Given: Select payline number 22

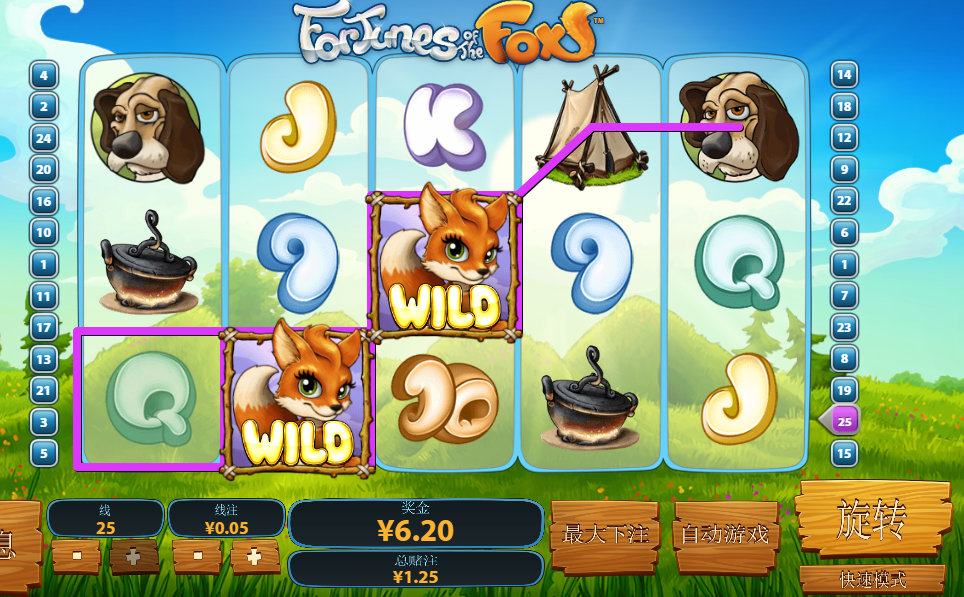Looking at the screenshot, I should (x=845, y=201).
